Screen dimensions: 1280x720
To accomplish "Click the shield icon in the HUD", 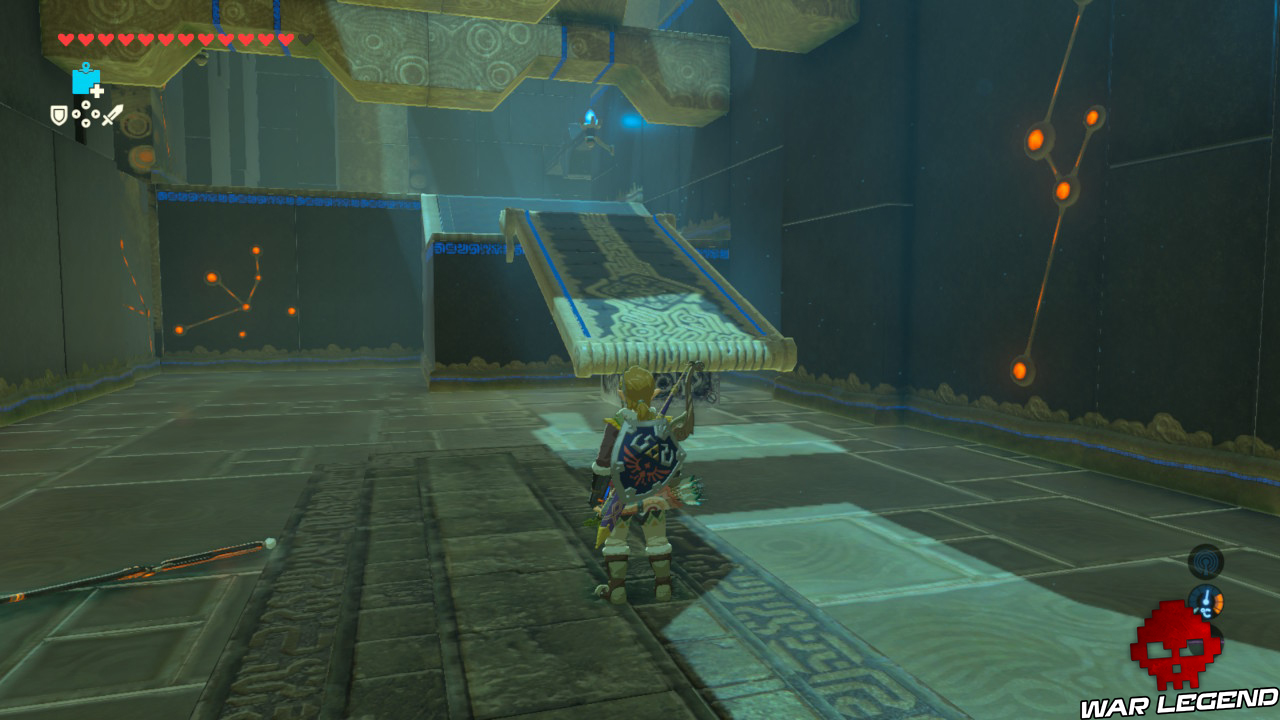I will point(59,114).
